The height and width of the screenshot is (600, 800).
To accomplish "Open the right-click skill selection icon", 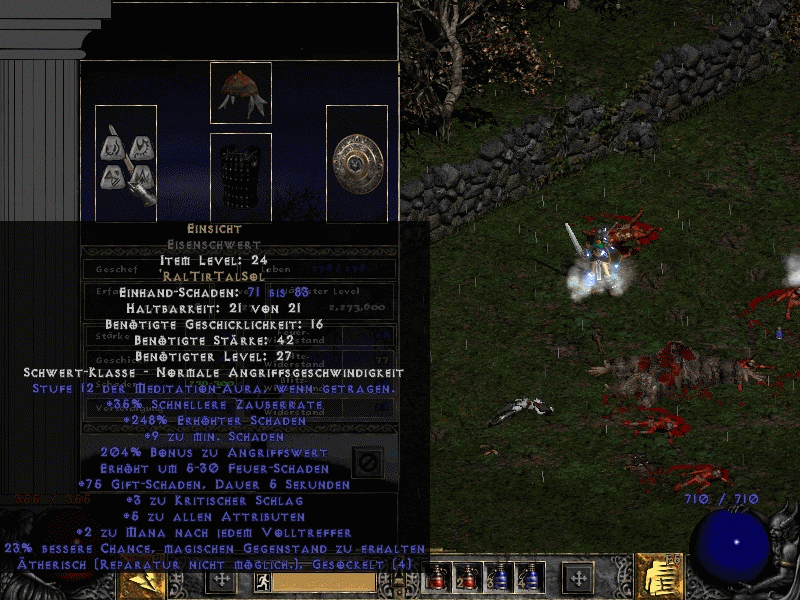I will (659, 576).
